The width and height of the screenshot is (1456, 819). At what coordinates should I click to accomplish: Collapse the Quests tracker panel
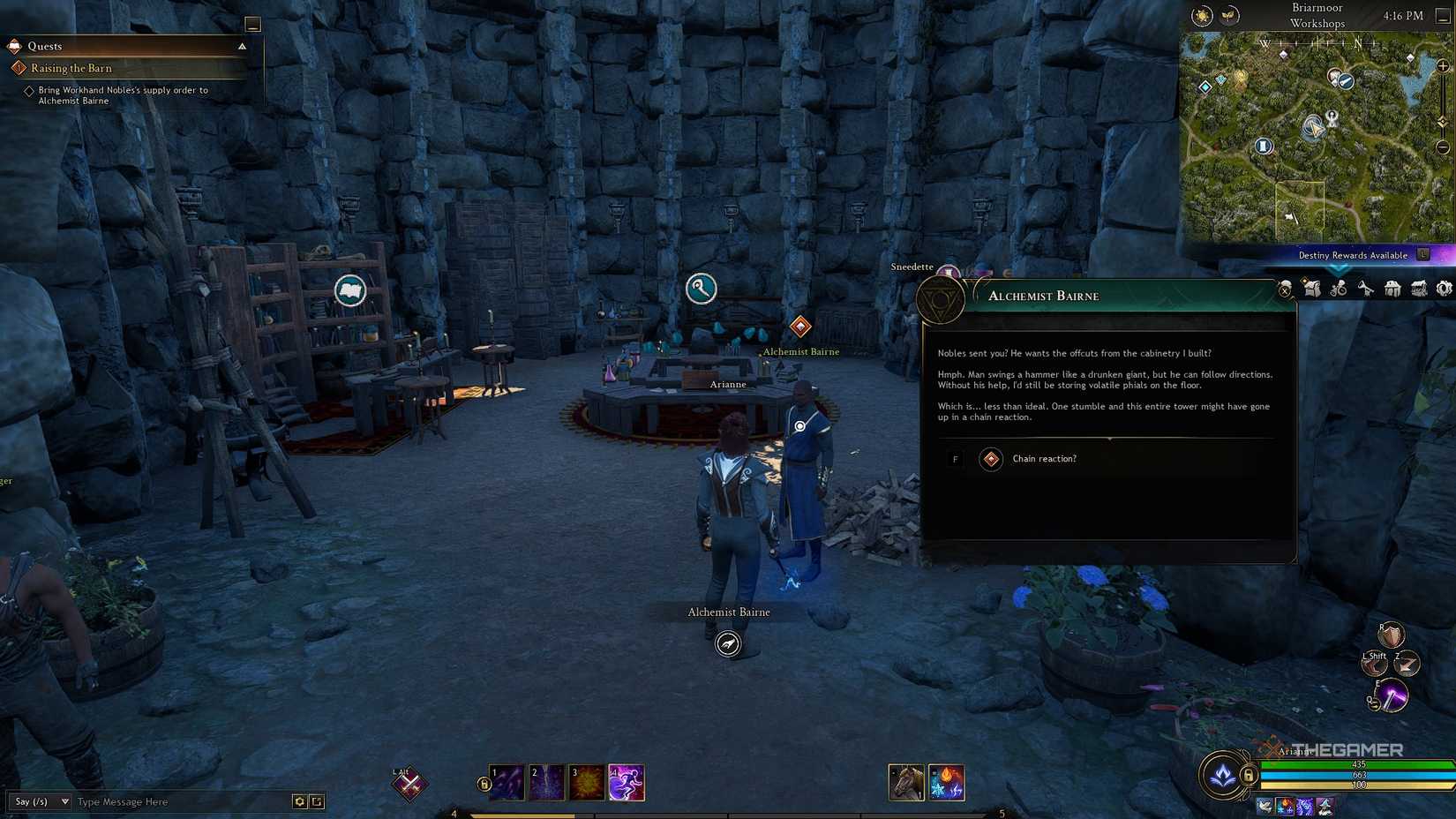[x=242, y=46]
